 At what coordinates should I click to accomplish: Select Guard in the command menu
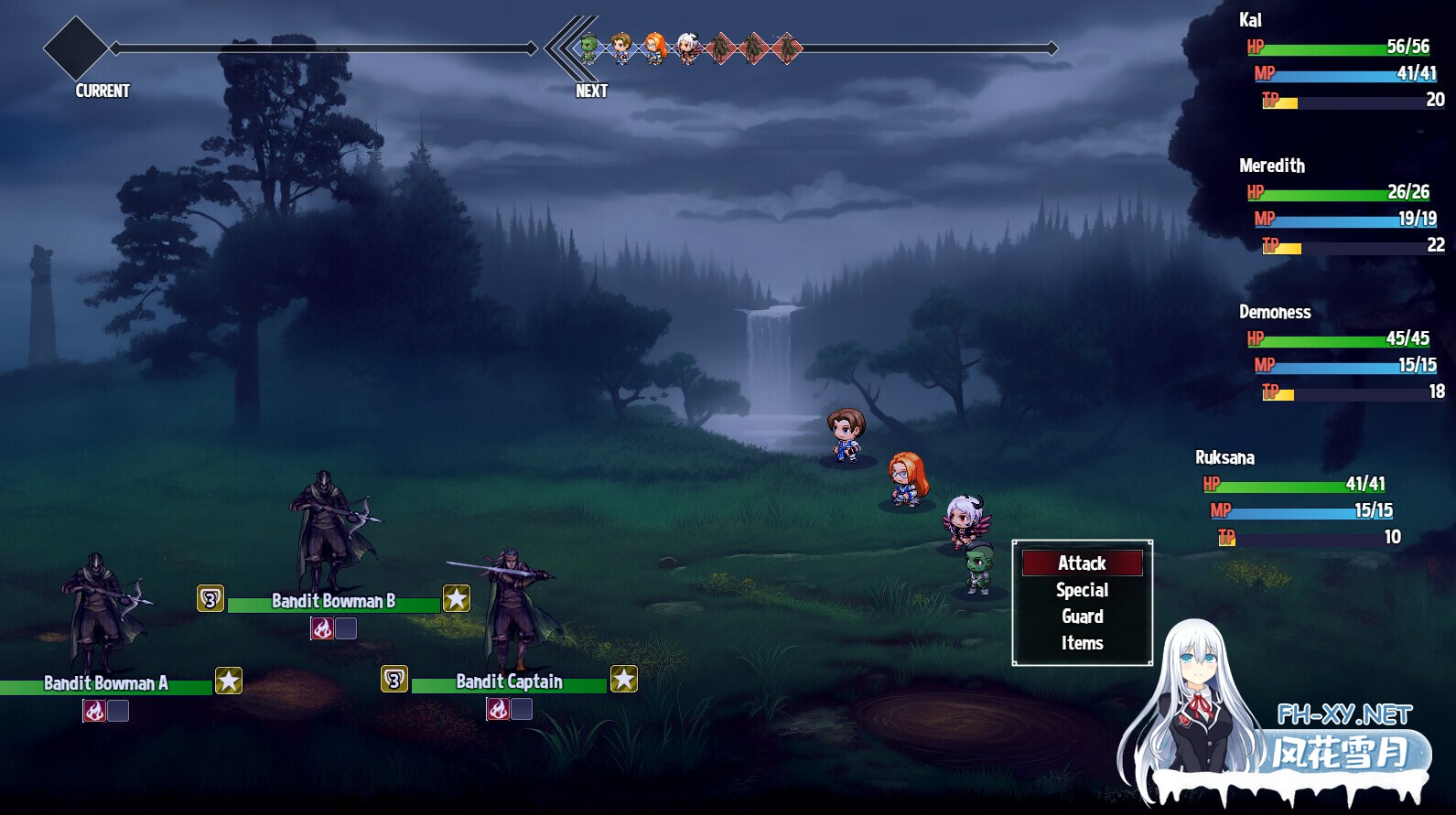[x=1082, y=617]
